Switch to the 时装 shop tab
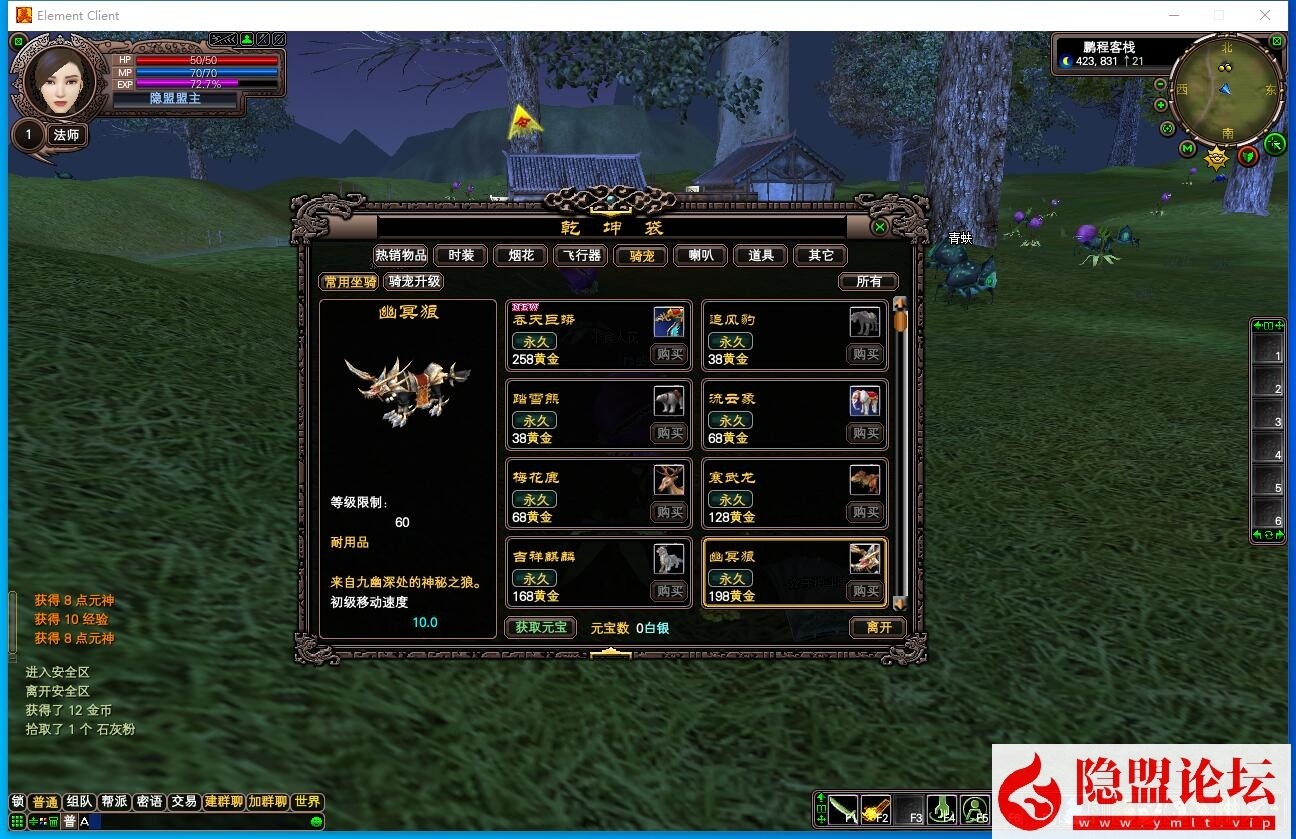The width and height of the screenshot is (1296, 839). (x=460, y=255)
